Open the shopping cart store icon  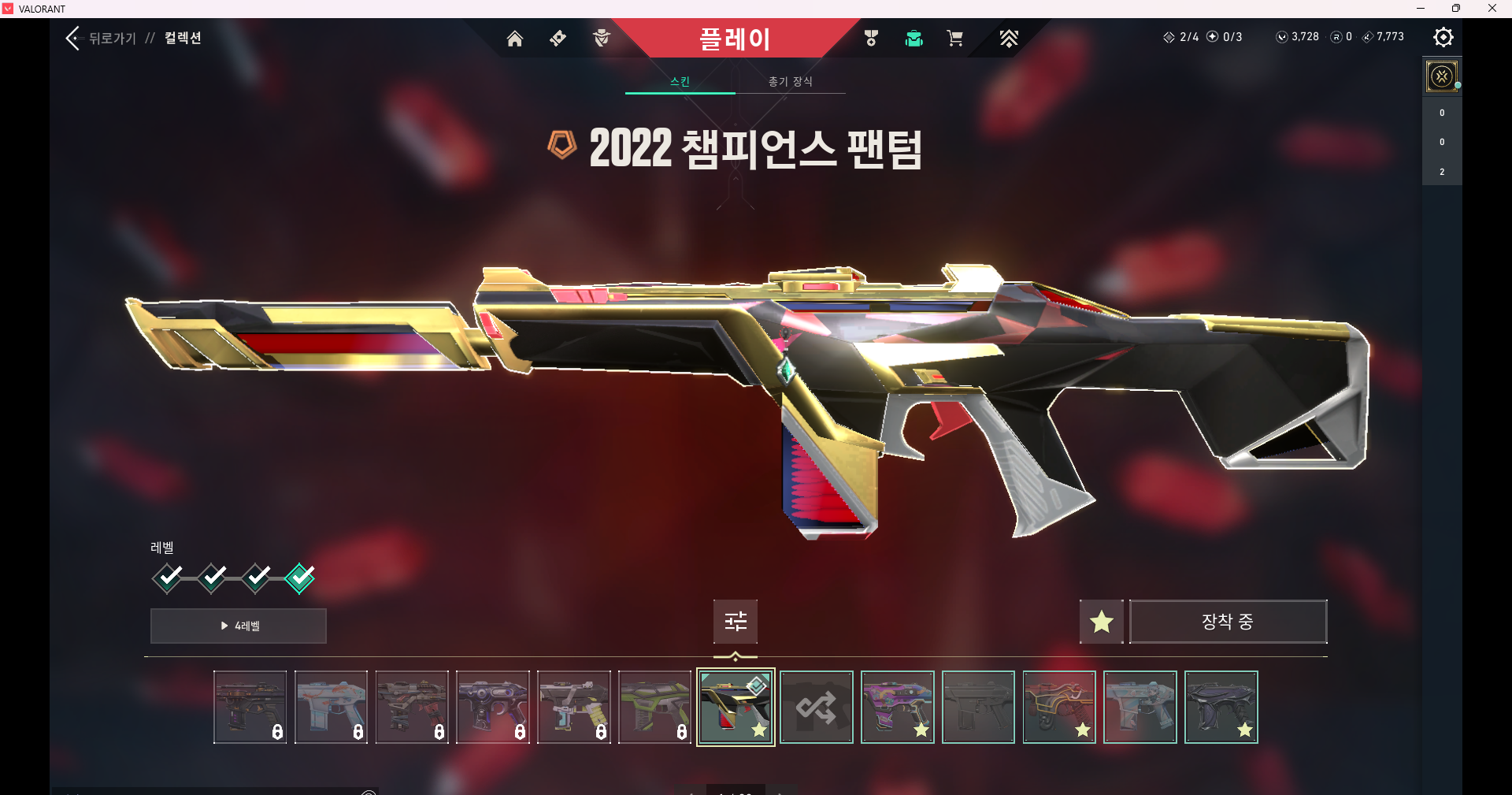(954, 39)
